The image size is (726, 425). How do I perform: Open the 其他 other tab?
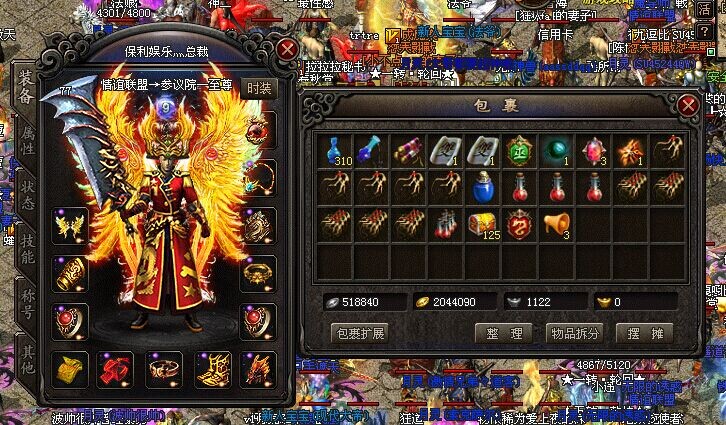click(x=28, y=358)
